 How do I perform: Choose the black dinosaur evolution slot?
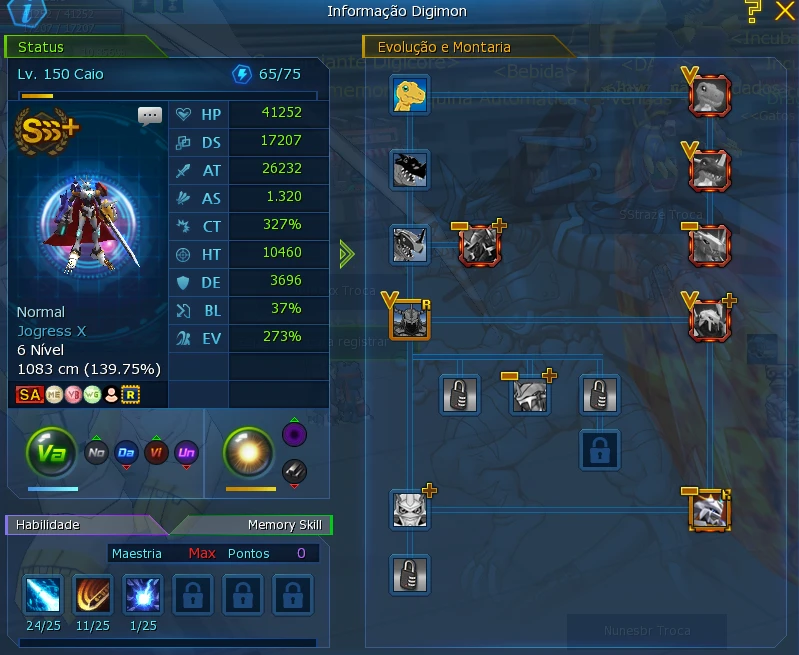pos(410,169)
